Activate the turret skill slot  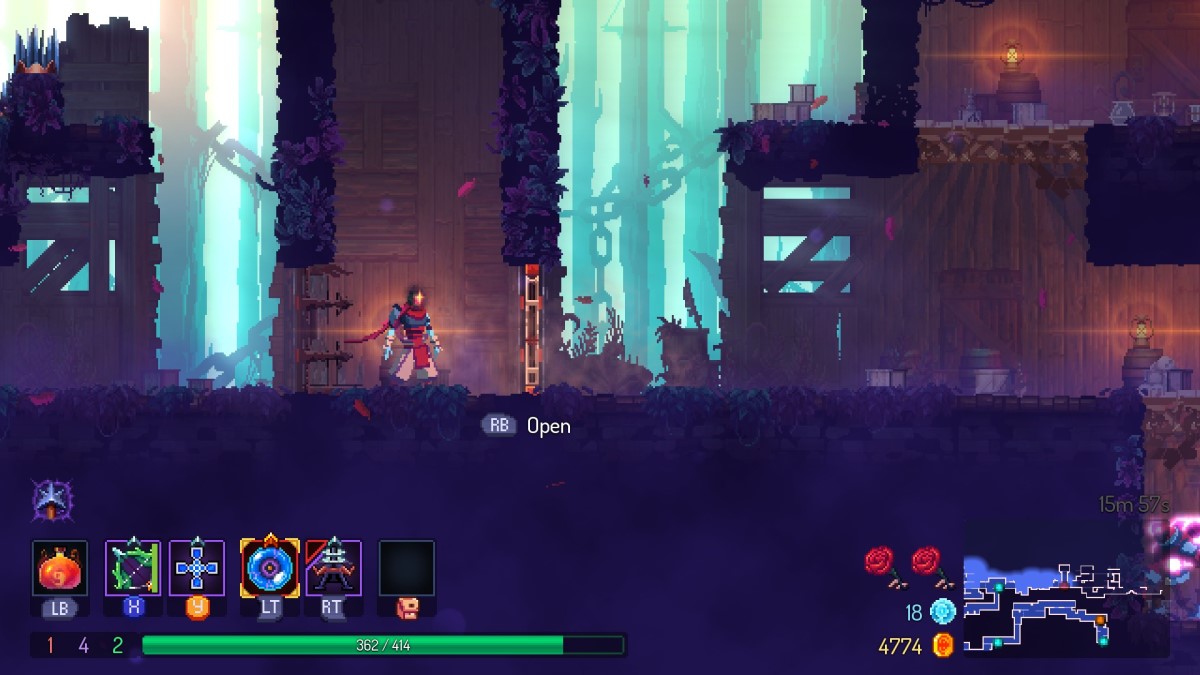pyautogui.click(x=333, y=568)
